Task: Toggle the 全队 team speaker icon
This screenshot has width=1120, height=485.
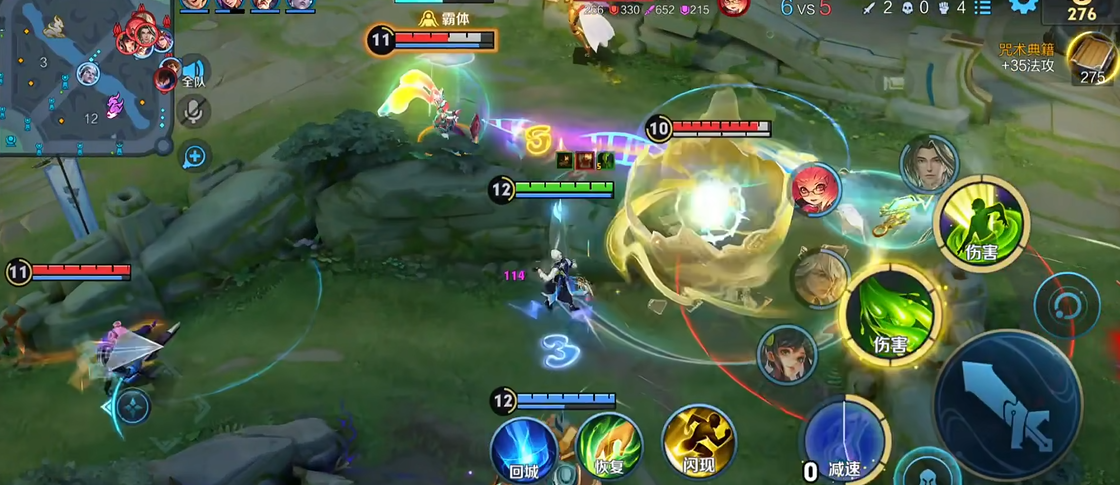Action: (193, 74)
